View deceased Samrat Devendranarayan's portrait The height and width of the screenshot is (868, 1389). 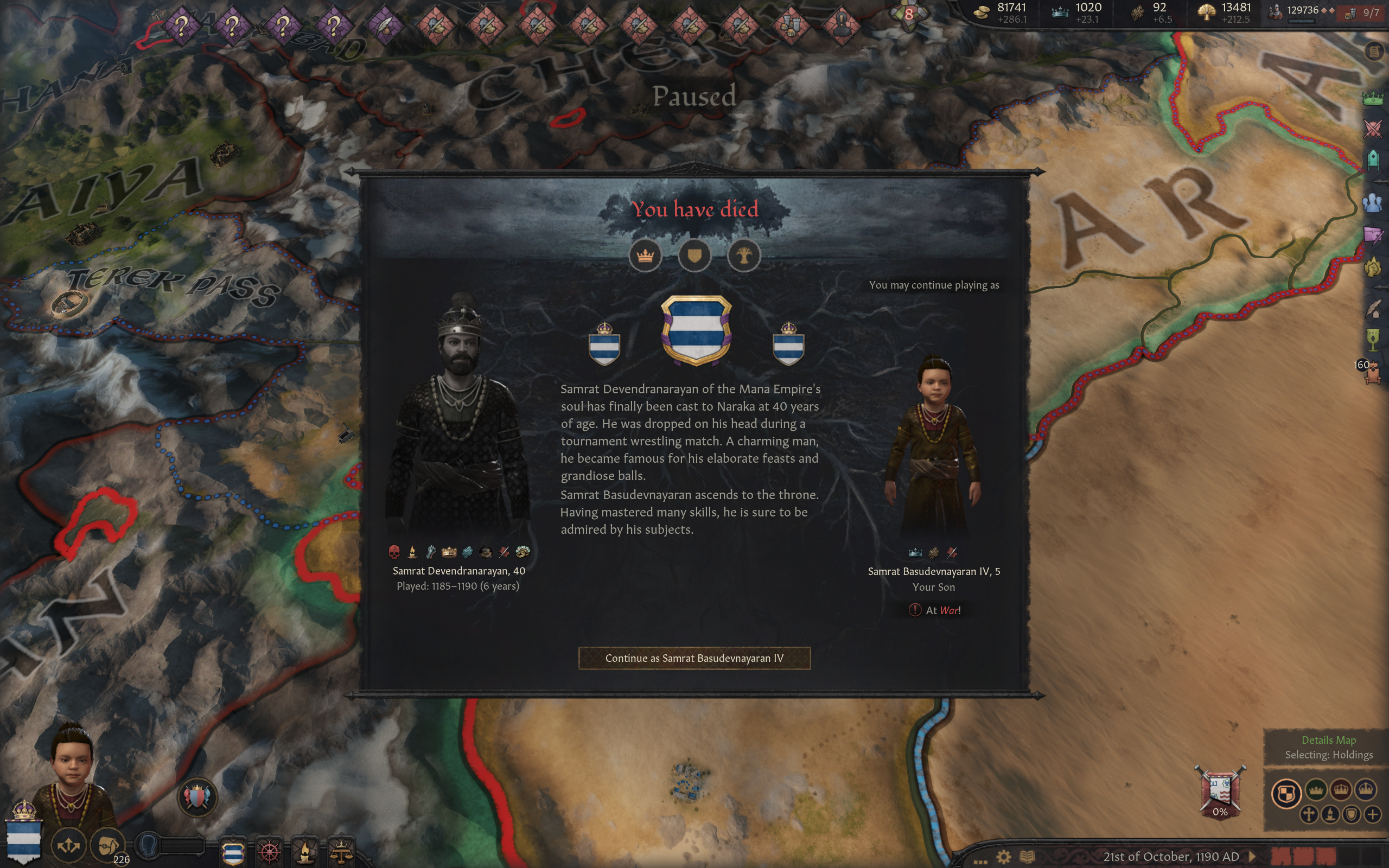[458, 419]
